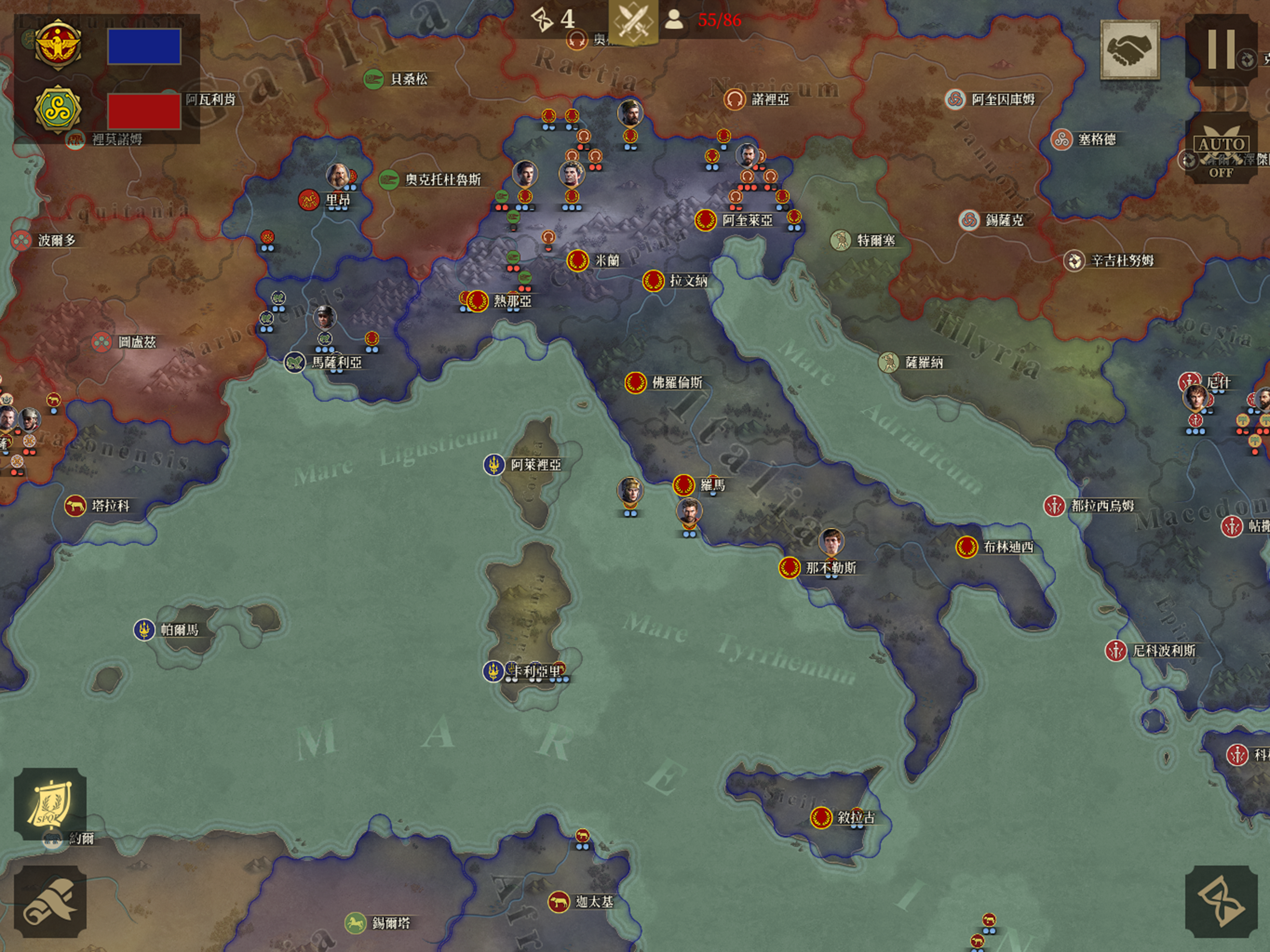Image resolution: width=1270 pixels, height=952 pixels.
Task: Open the SPQR senate banner
Action: (50, 804)
